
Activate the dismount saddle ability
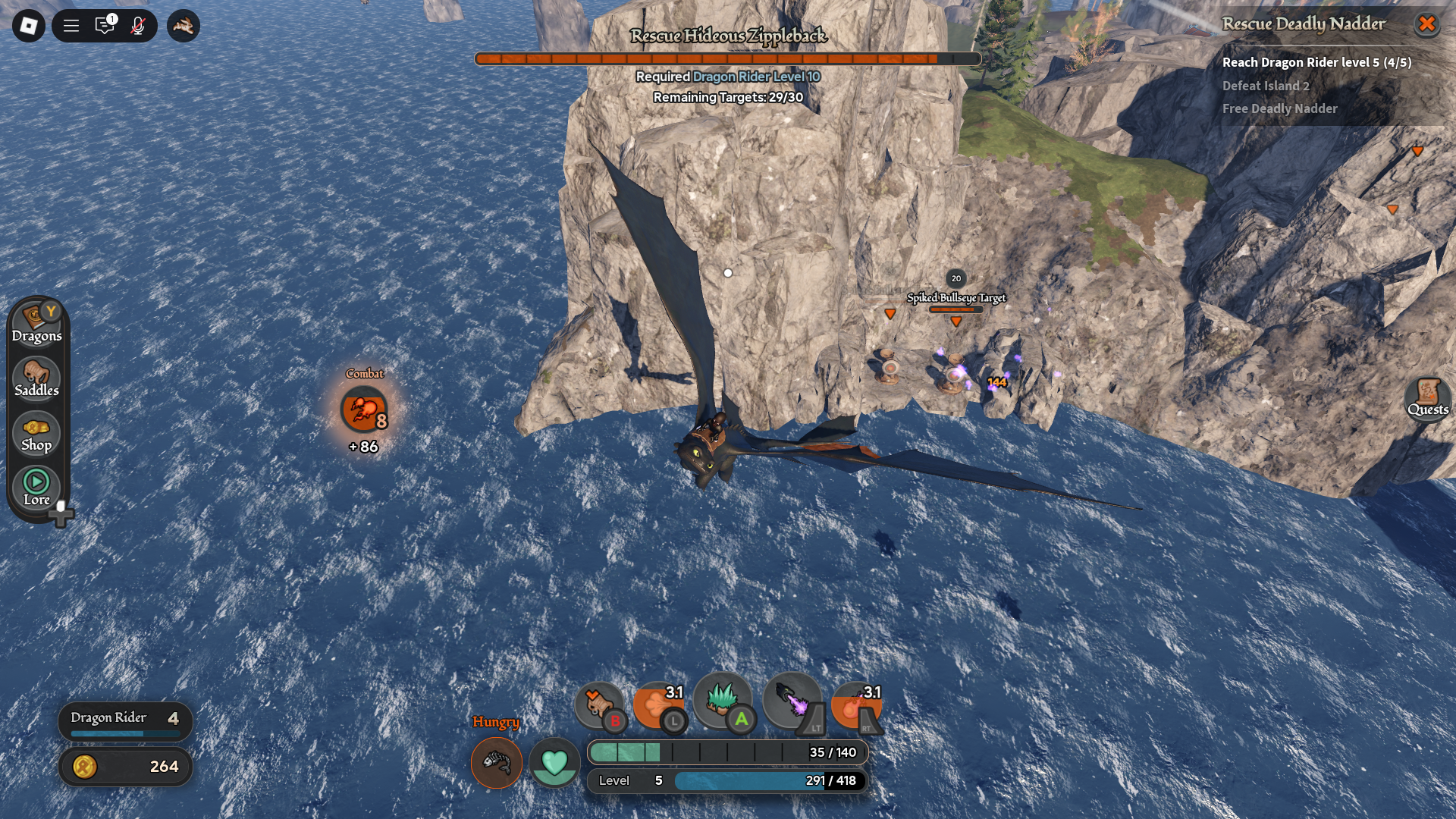(599, 704)
